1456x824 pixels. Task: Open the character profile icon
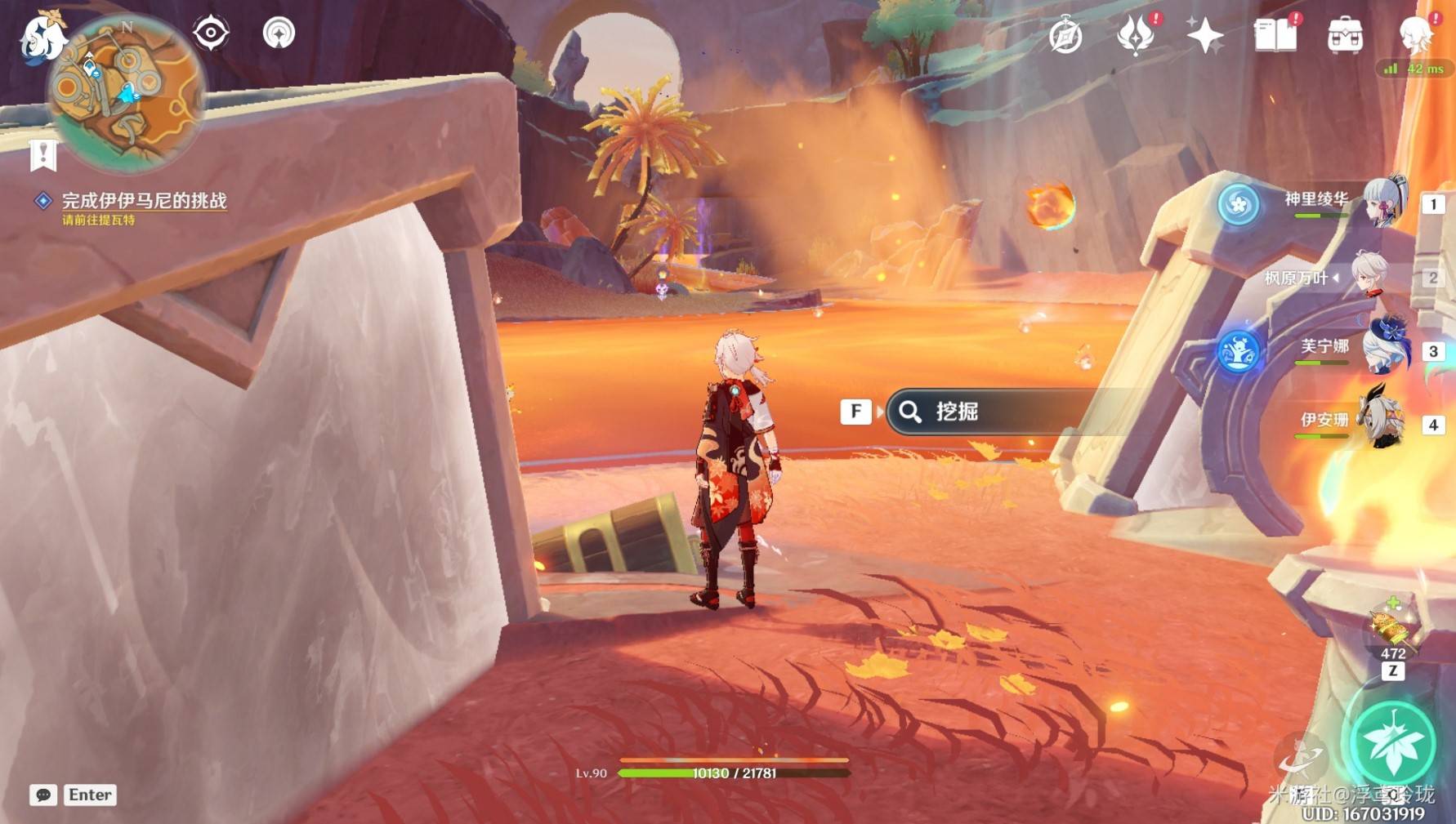1414,36
